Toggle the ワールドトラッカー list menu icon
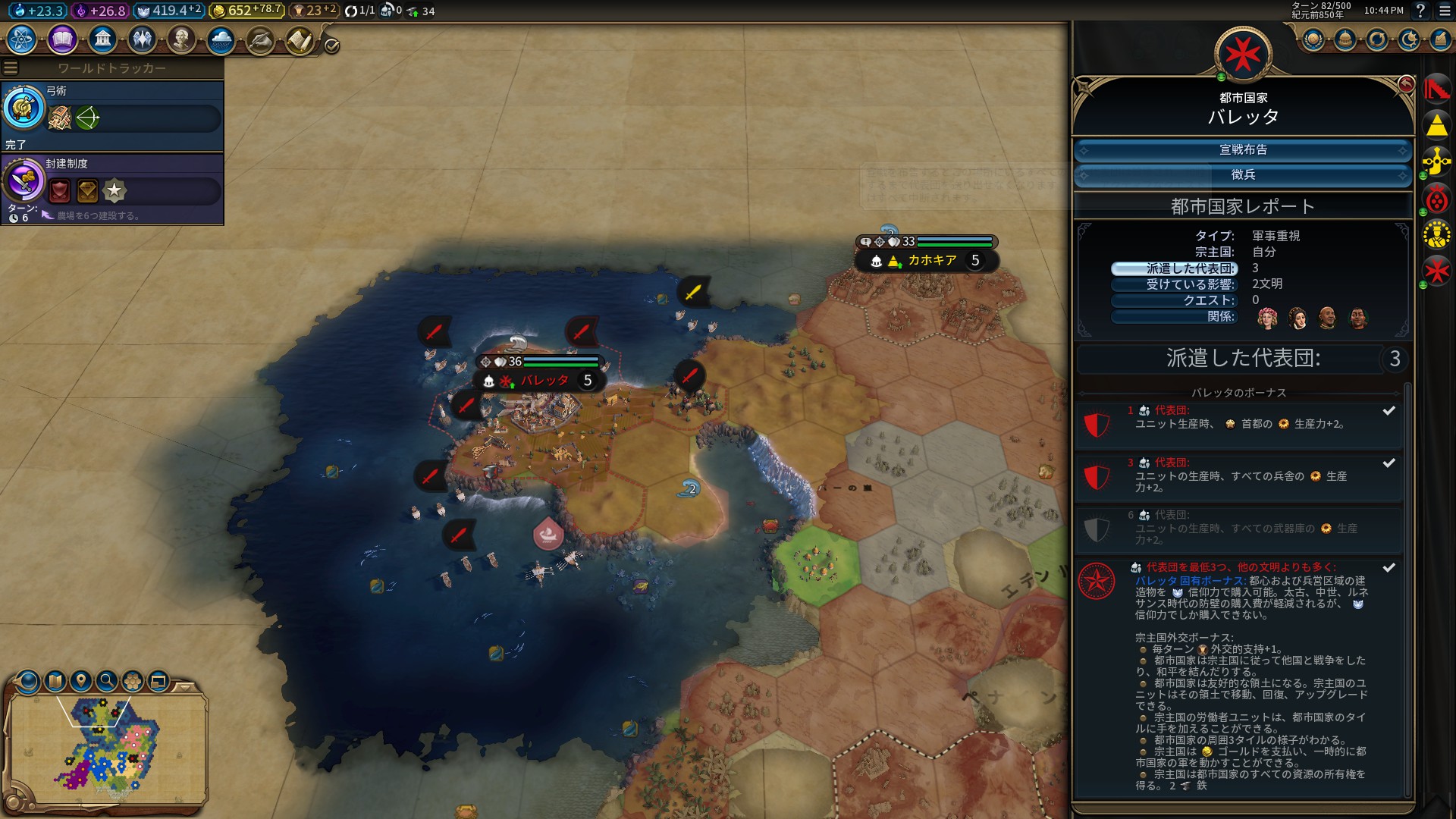The image size is (1456, 819). point(11,68)
